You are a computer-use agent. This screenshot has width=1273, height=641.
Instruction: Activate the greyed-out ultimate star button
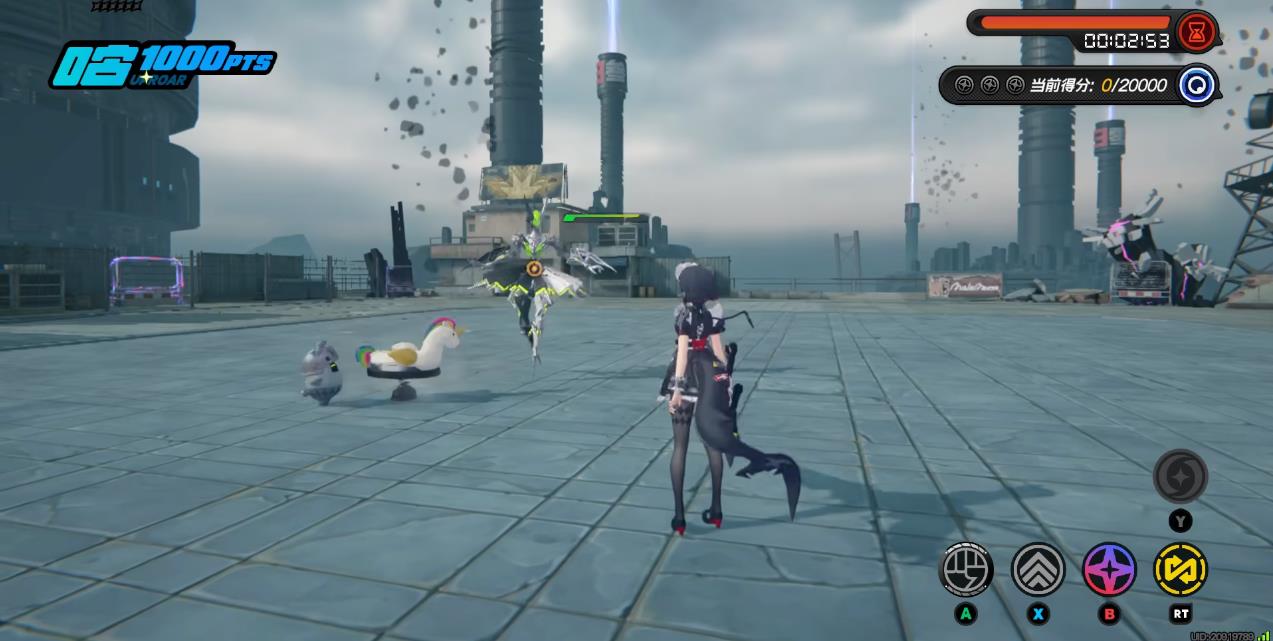click(x=1181, y=476)
